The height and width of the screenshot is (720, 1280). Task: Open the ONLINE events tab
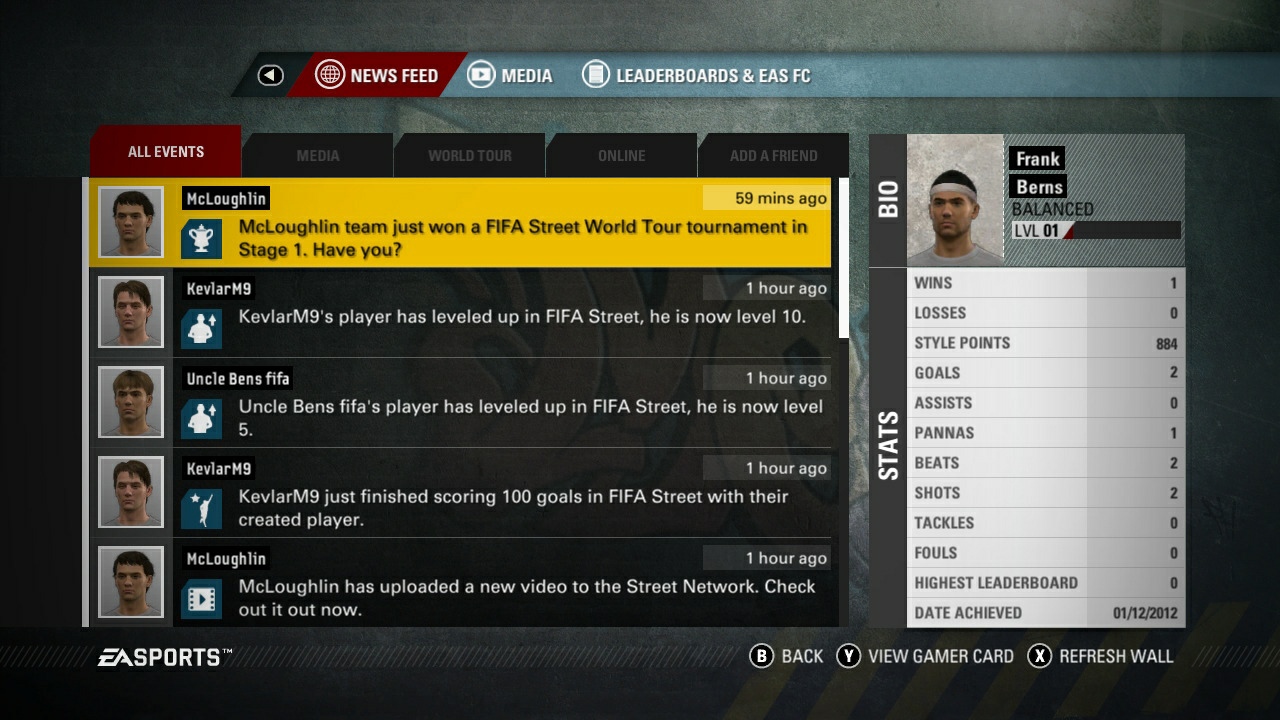click(x=621, y=155)
